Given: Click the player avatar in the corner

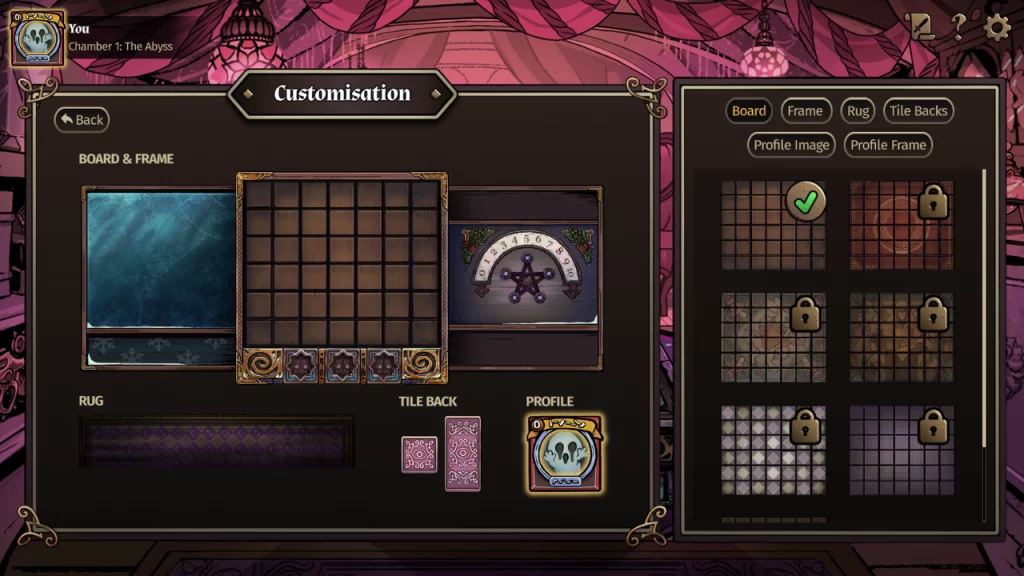Looking at the screenshot, I should (x=37, y=38).
